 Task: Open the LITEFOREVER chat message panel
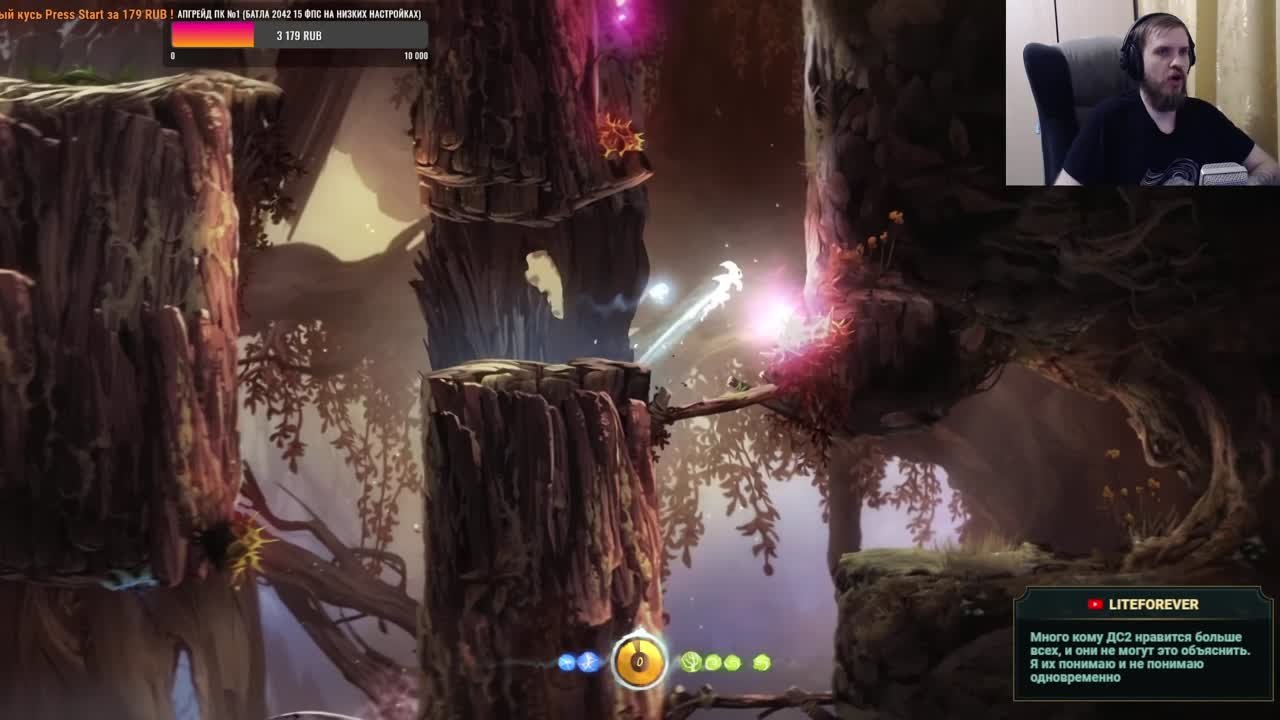tap(1143, 643)
